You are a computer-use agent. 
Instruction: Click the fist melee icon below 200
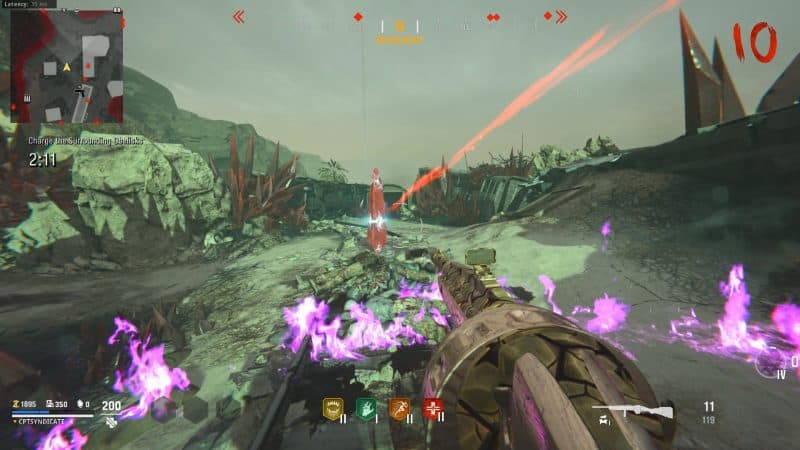coord(111,421)
